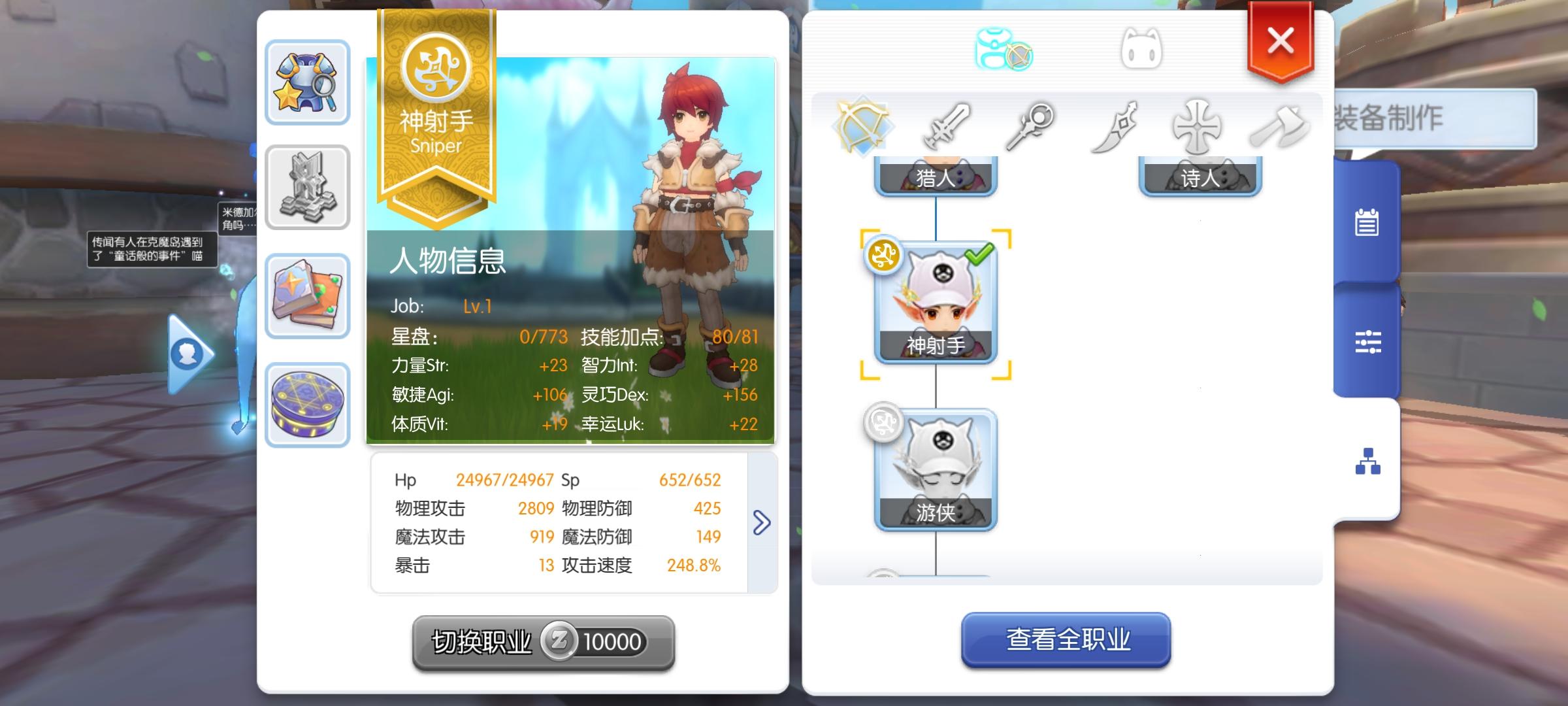The width and height of the screenshot is (1568, 706).
Task: Expand more stats with the right arrow chevron
Action: coord(763,522)
